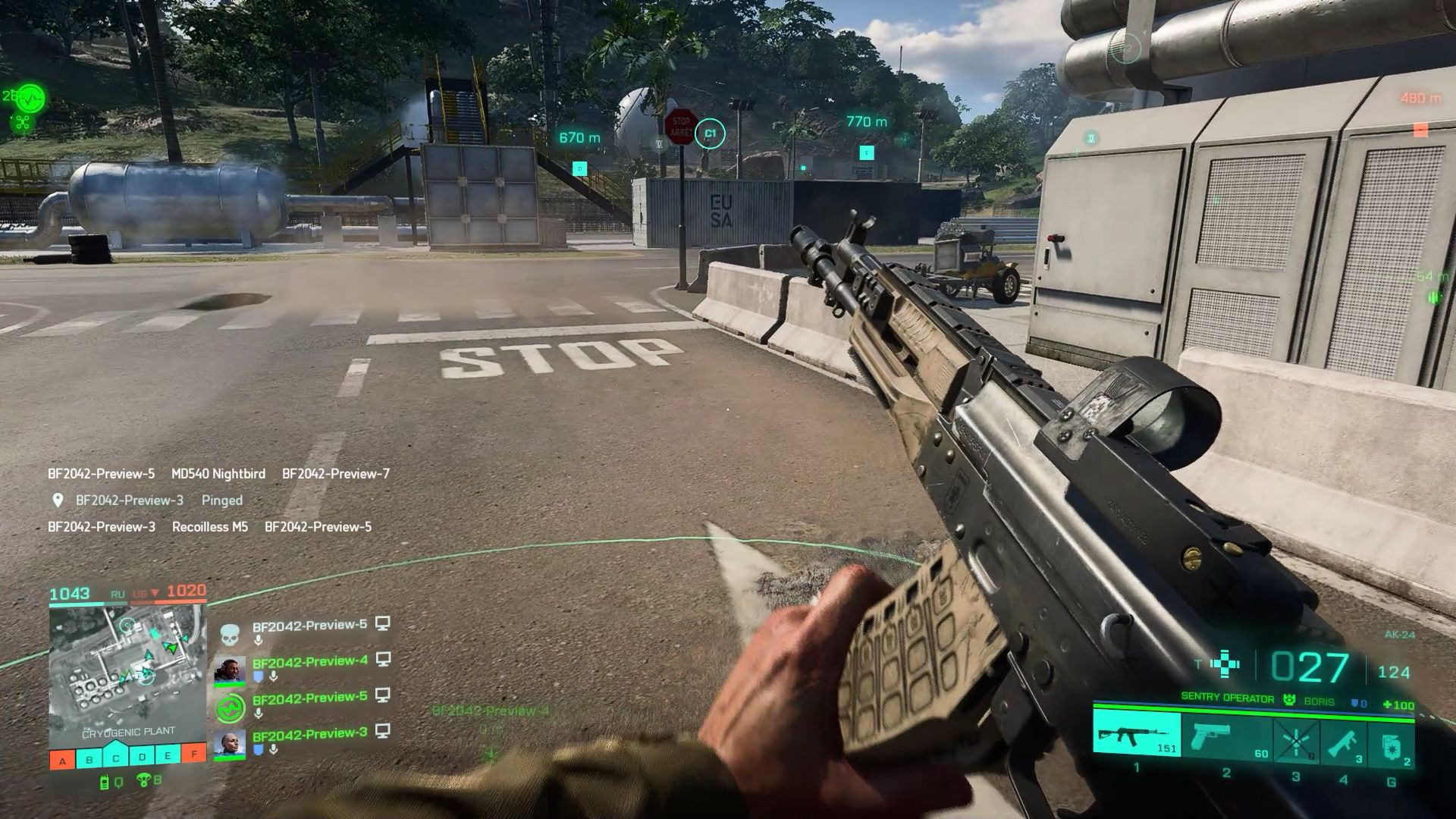1456x819 pixels.
Task: Select objective flag C on the capture bar
Action: pos(115,758)
